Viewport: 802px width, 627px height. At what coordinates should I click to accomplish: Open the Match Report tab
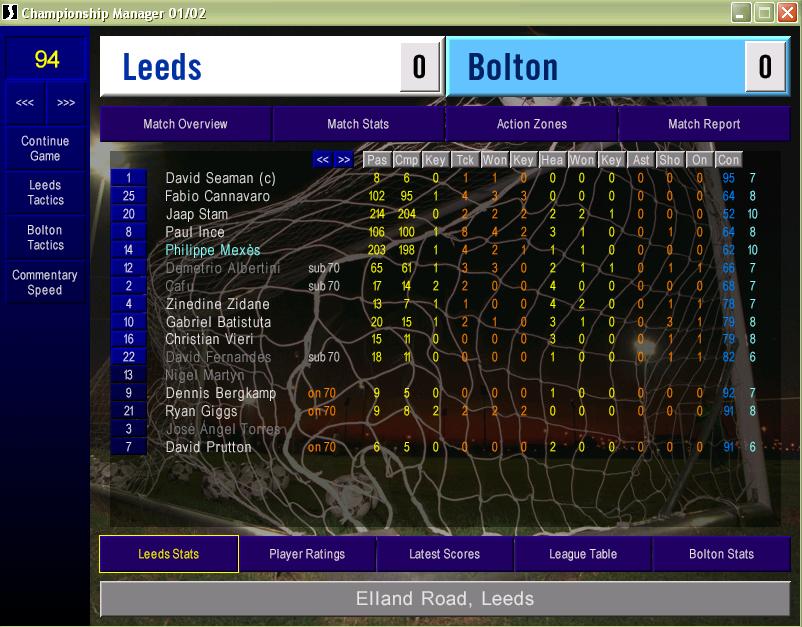(x=704, y=124)
